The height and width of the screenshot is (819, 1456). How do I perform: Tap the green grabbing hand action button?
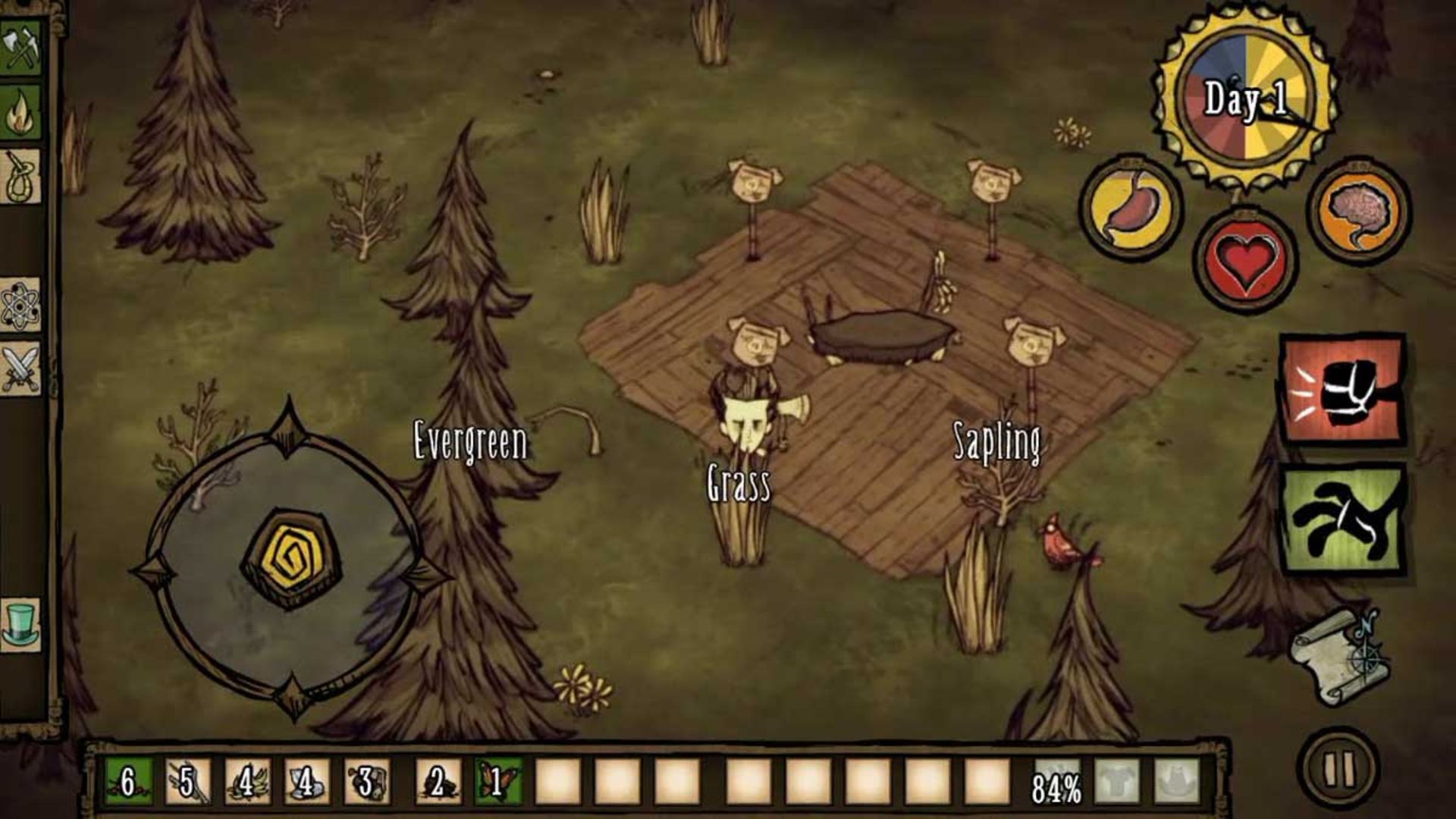1344,520
